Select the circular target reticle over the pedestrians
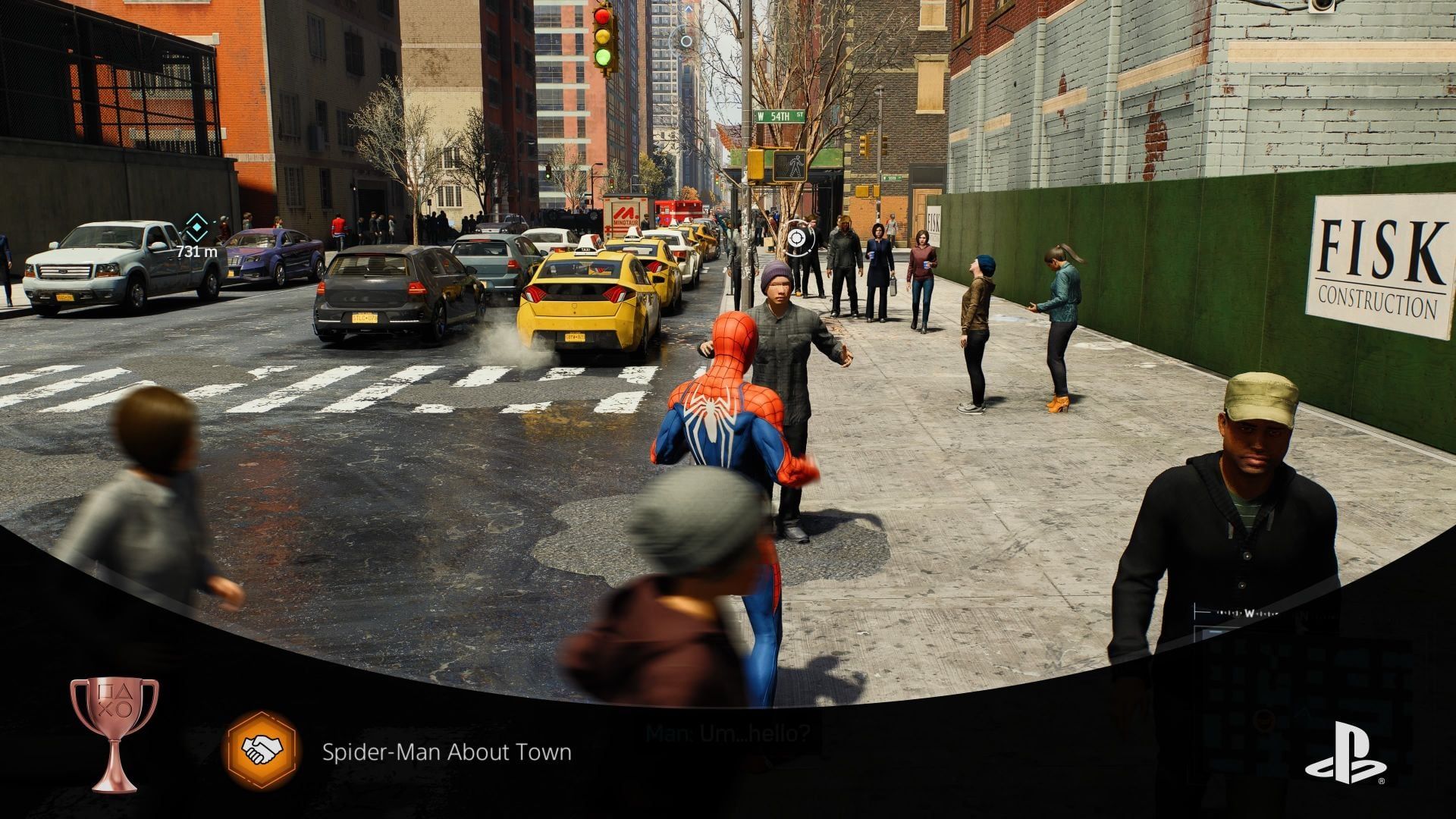 coord(795,238)
